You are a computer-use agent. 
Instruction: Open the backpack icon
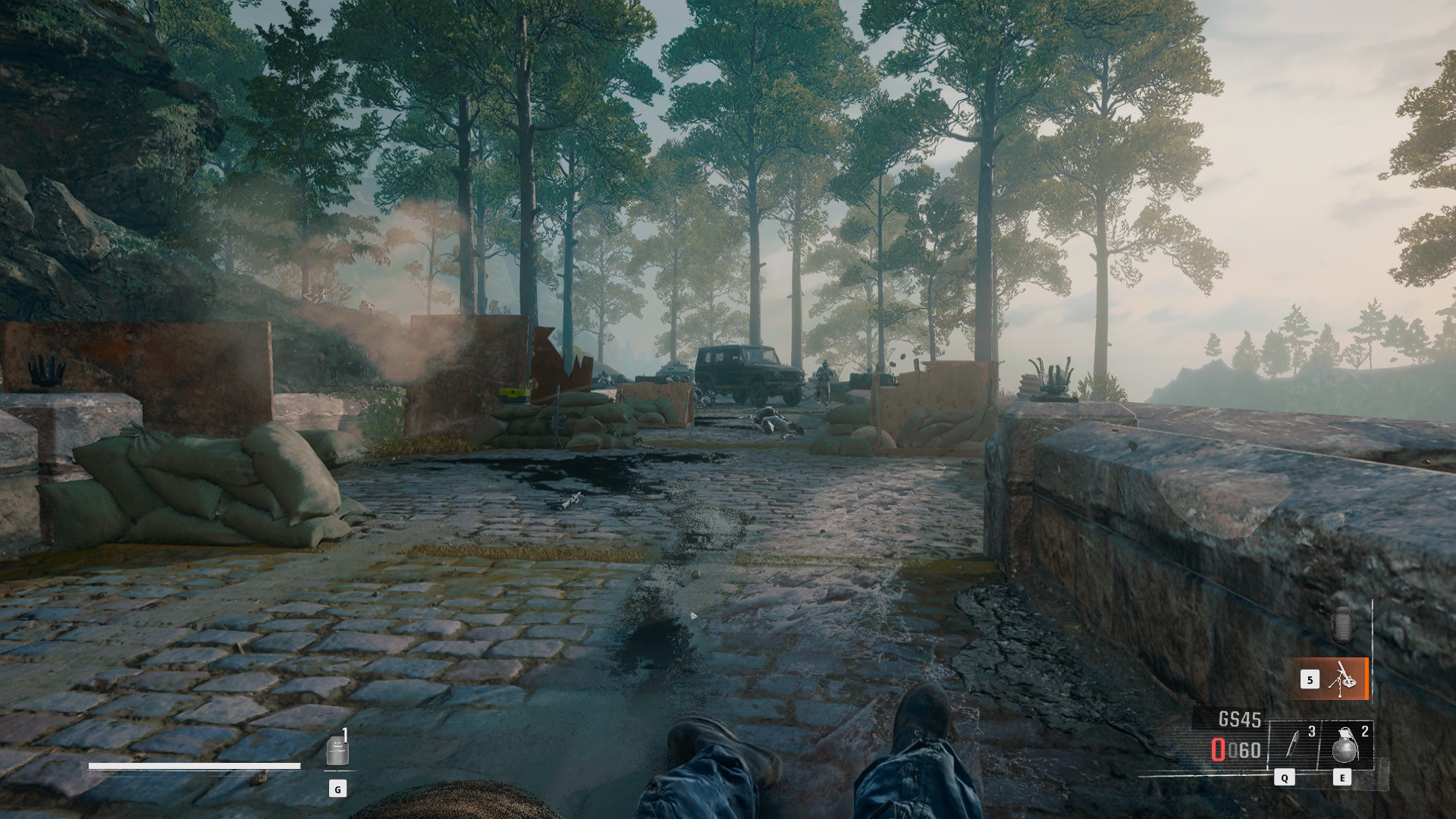point(1342,625)
